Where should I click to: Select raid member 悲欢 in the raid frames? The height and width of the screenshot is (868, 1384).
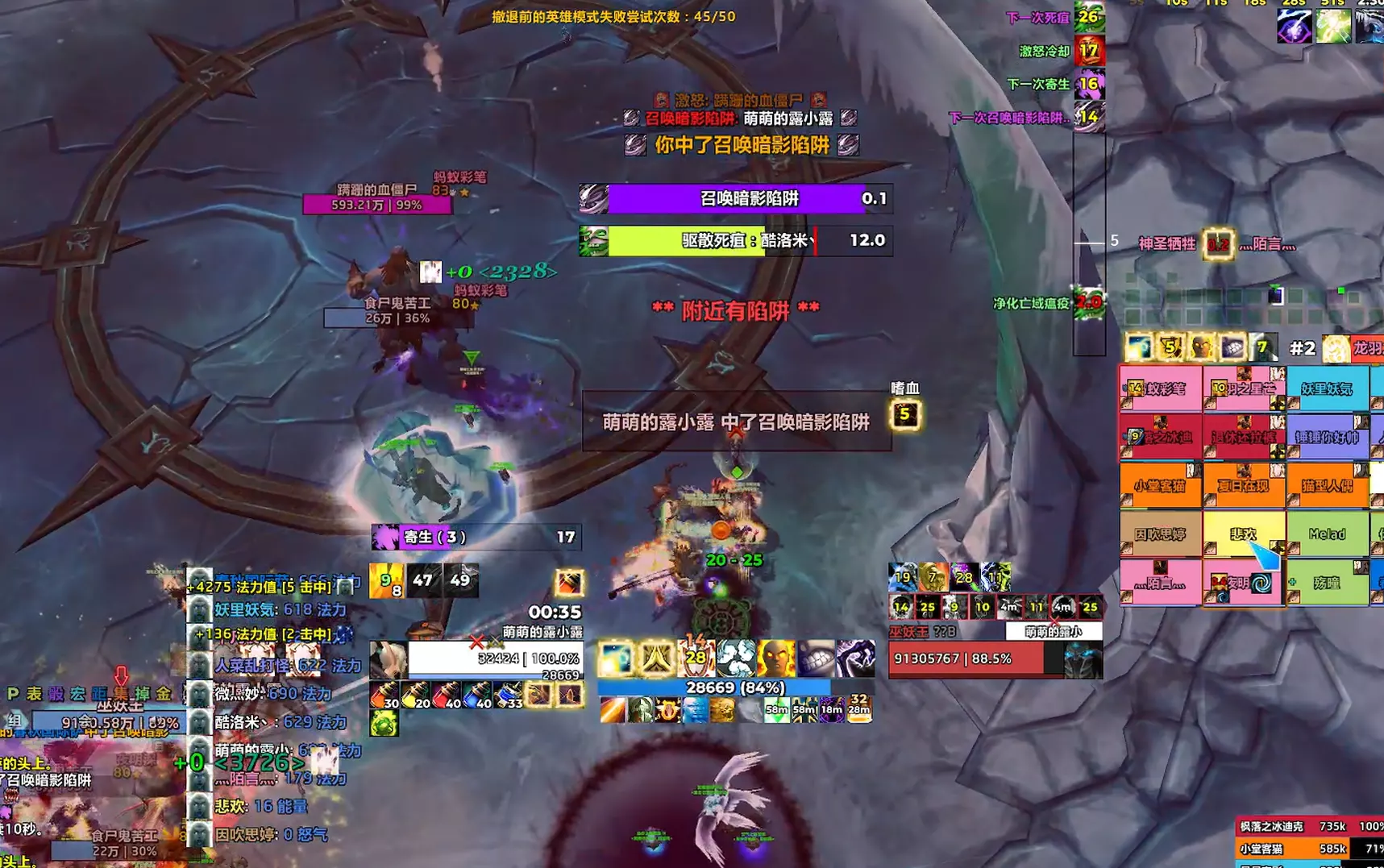coord(1242,534)
